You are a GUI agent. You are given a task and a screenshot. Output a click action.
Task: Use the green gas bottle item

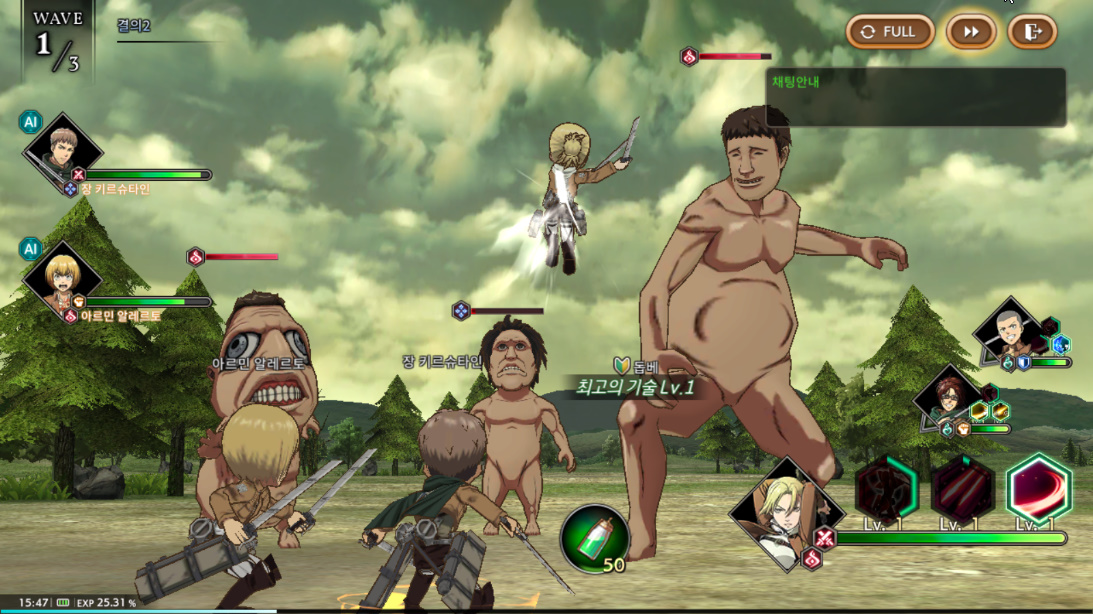[x=595, y=537]
